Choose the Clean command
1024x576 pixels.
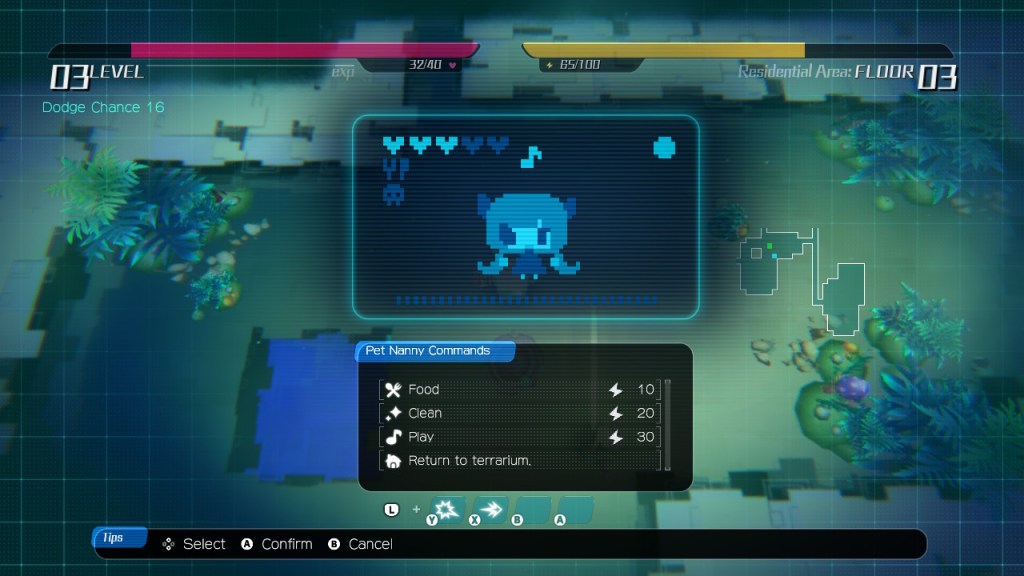(x=520, y=413)
